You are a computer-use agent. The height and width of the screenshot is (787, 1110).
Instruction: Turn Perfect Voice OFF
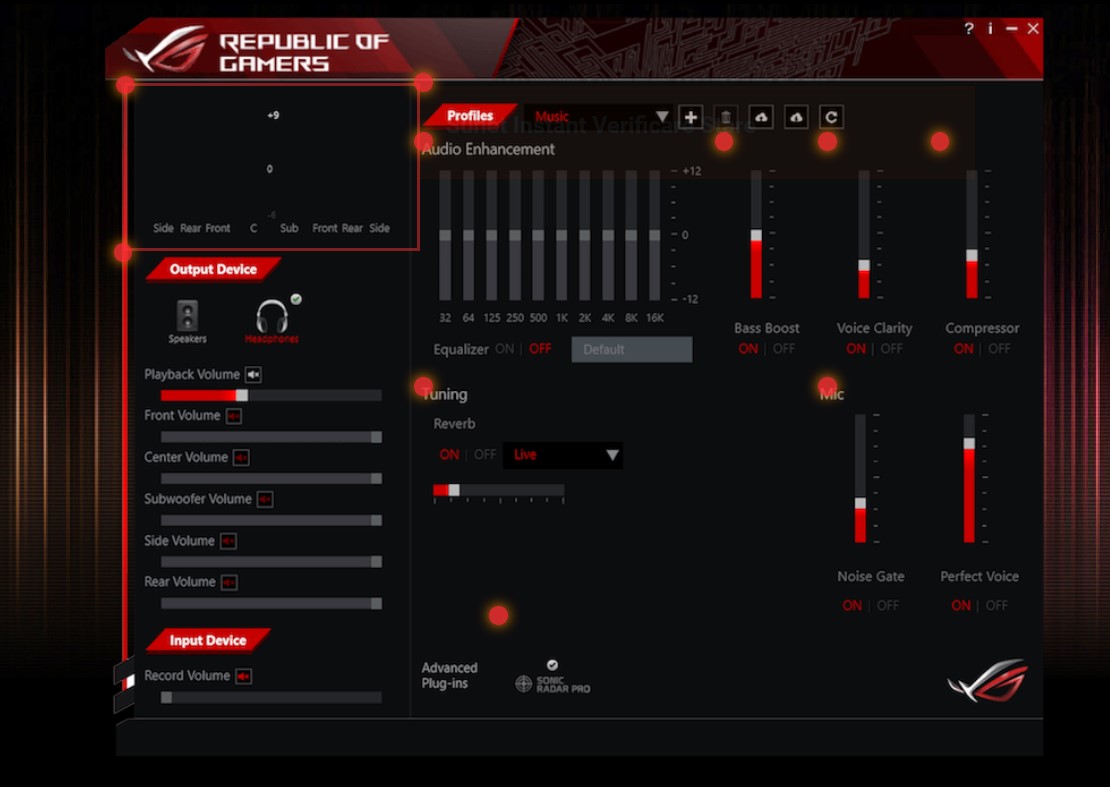(997, 606)
